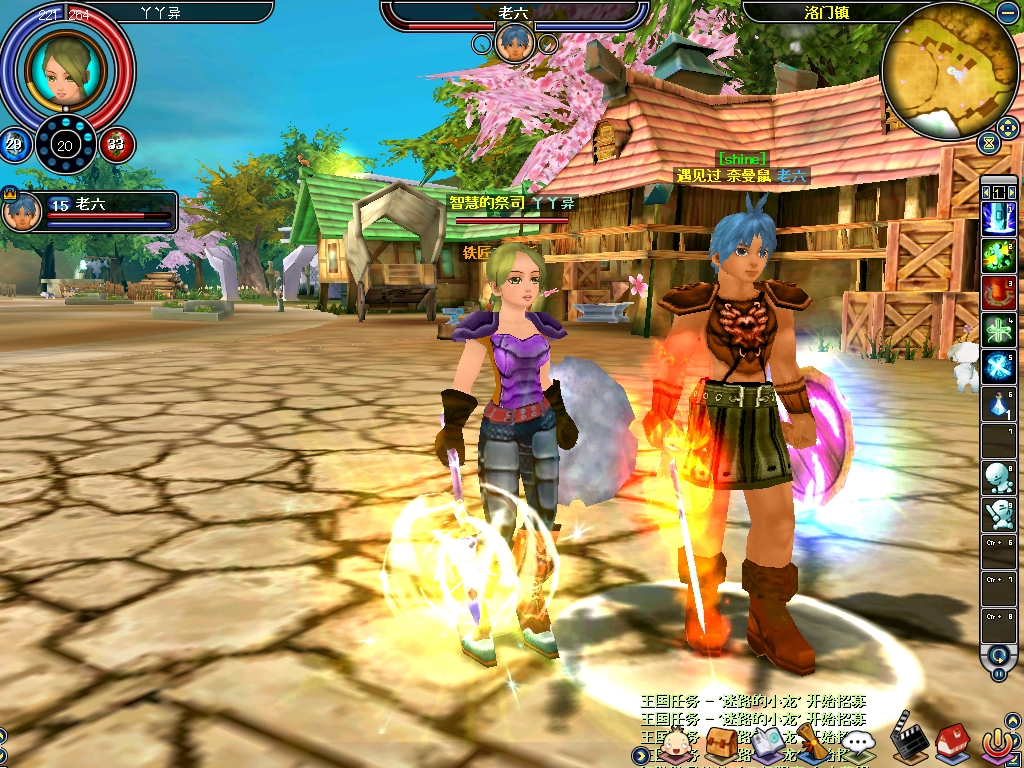Click the hourglass button below the minimap

tap(989, 145)
